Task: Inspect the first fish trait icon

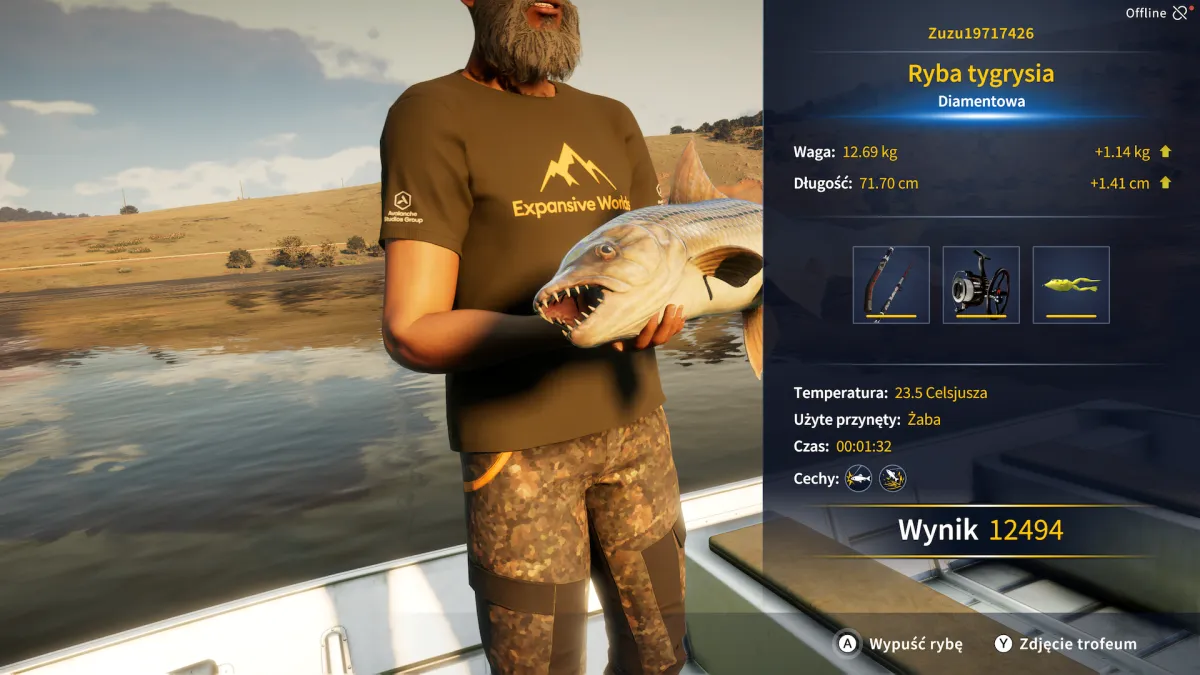Action: 858,479
